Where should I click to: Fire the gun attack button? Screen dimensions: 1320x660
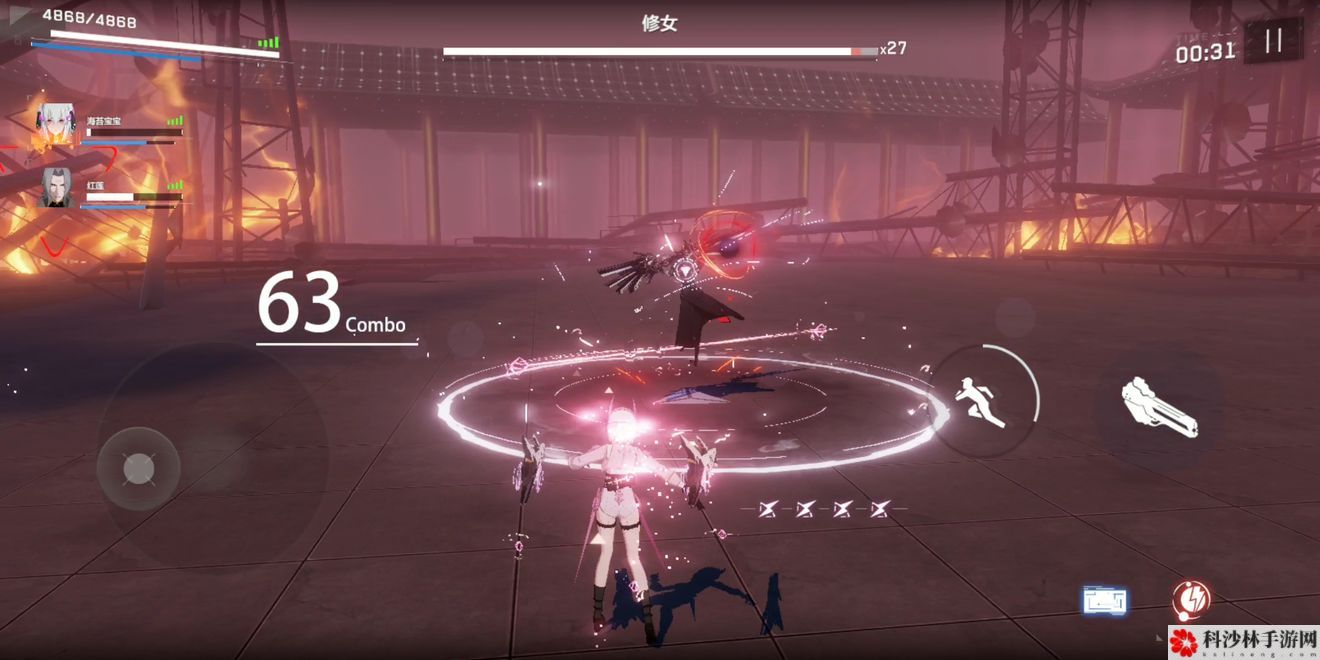(x=1158, y=406)
